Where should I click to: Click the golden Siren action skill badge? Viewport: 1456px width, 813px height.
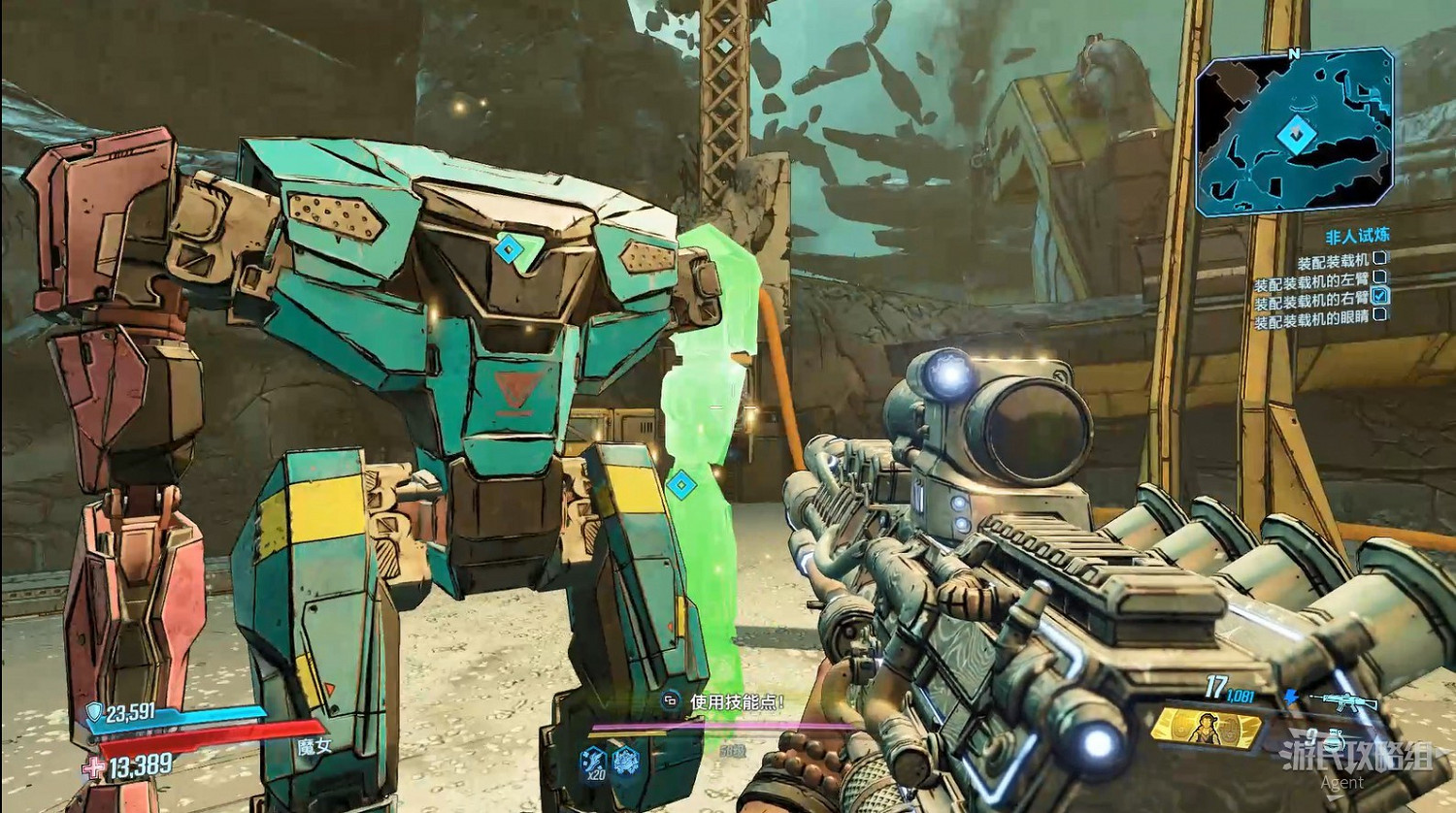click(x=1206, y=728)
